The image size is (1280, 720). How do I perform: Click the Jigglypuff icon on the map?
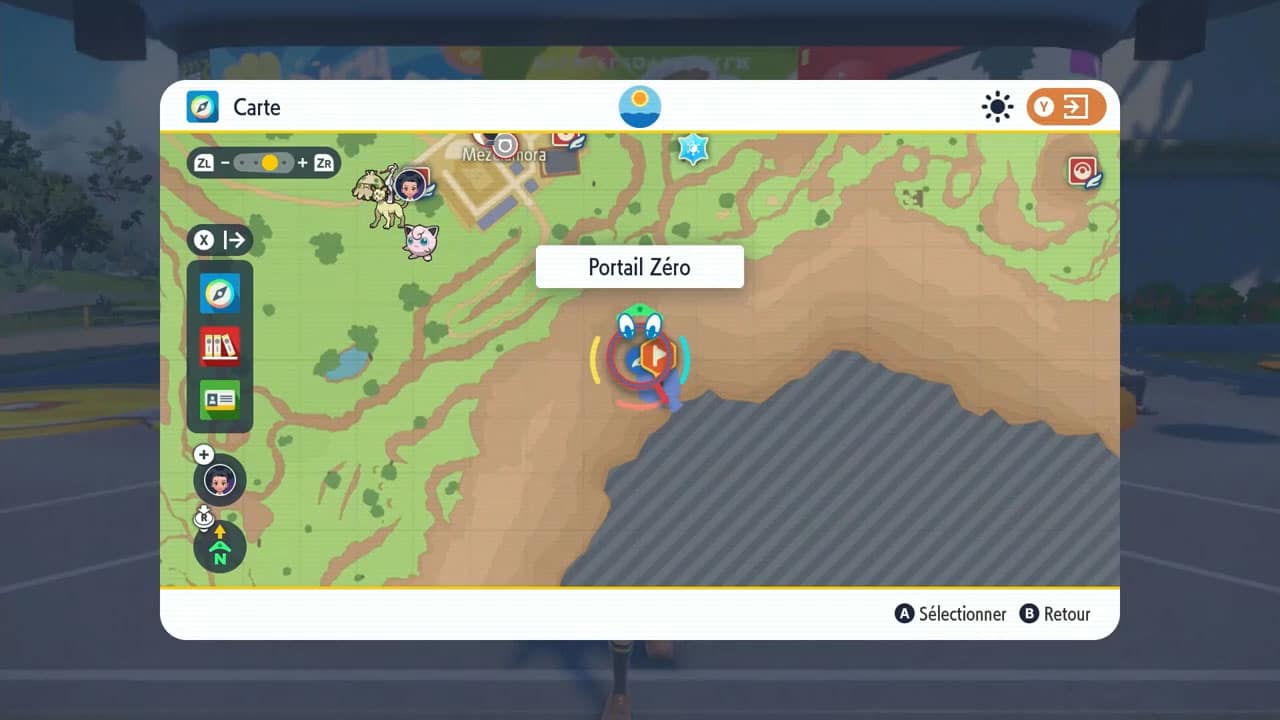tap(421, 241)
